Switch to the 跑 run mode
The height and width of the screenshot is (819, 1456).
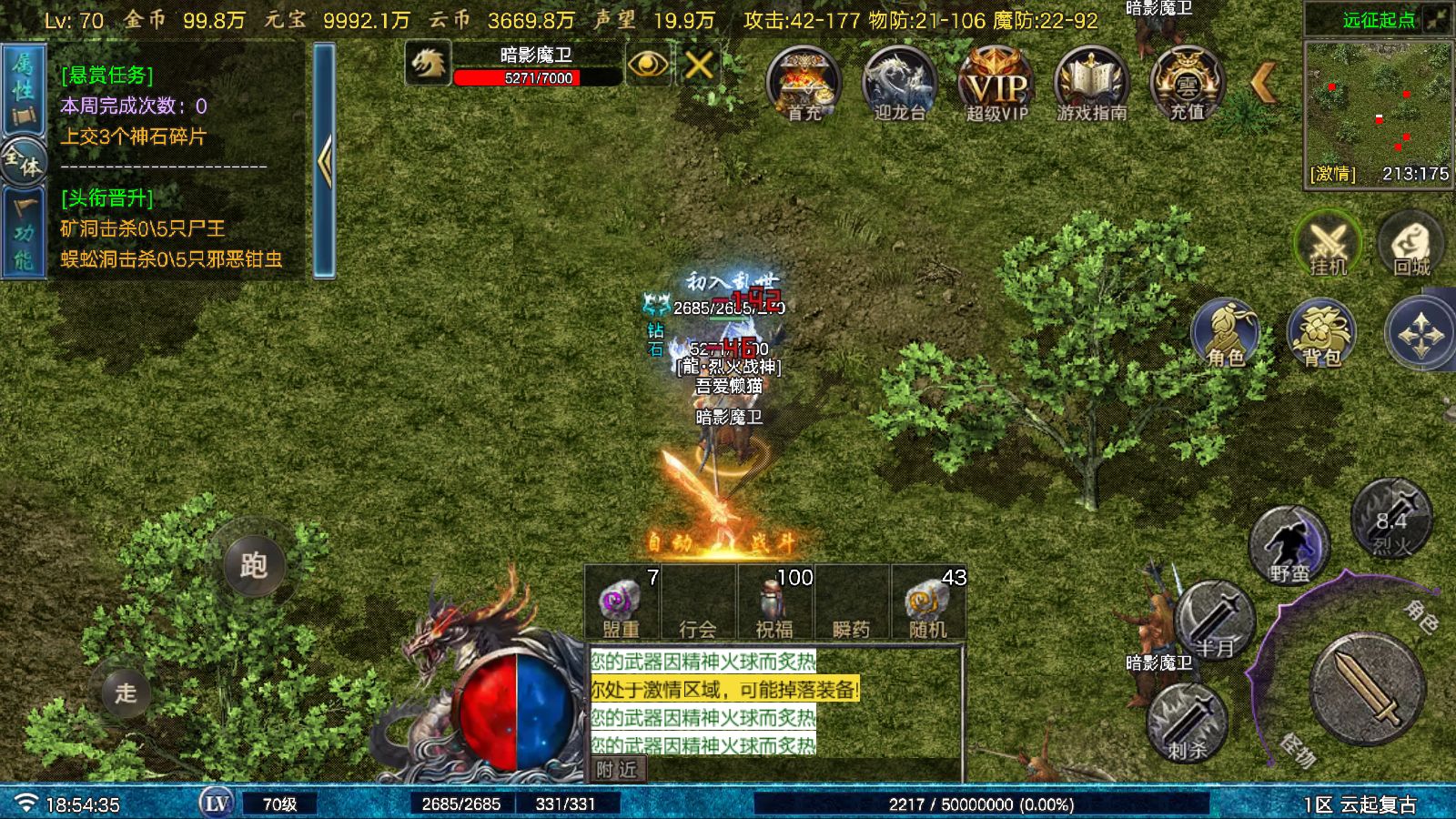[x=254, y=565]
